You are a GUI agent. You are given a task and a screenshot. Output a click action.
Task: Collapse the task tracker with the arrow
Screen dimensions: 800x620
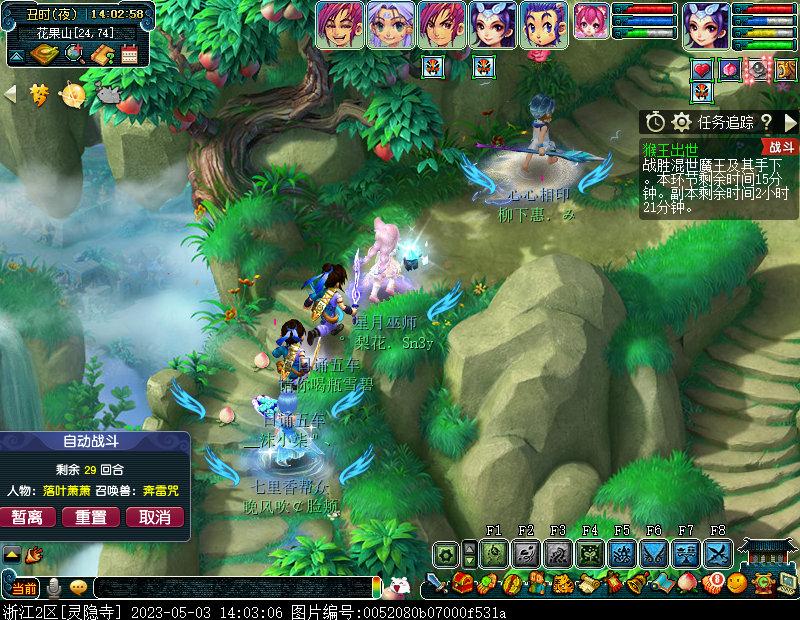[x=789, y=122]
